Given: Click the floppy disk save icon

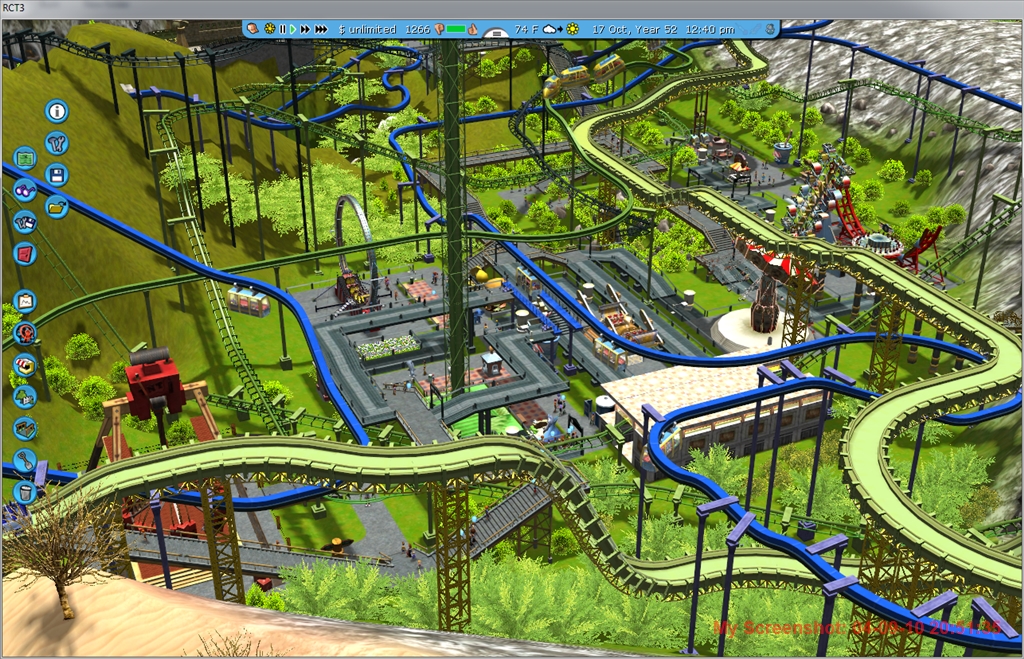Looking at the screenshot, I should [x=56, y=175].
